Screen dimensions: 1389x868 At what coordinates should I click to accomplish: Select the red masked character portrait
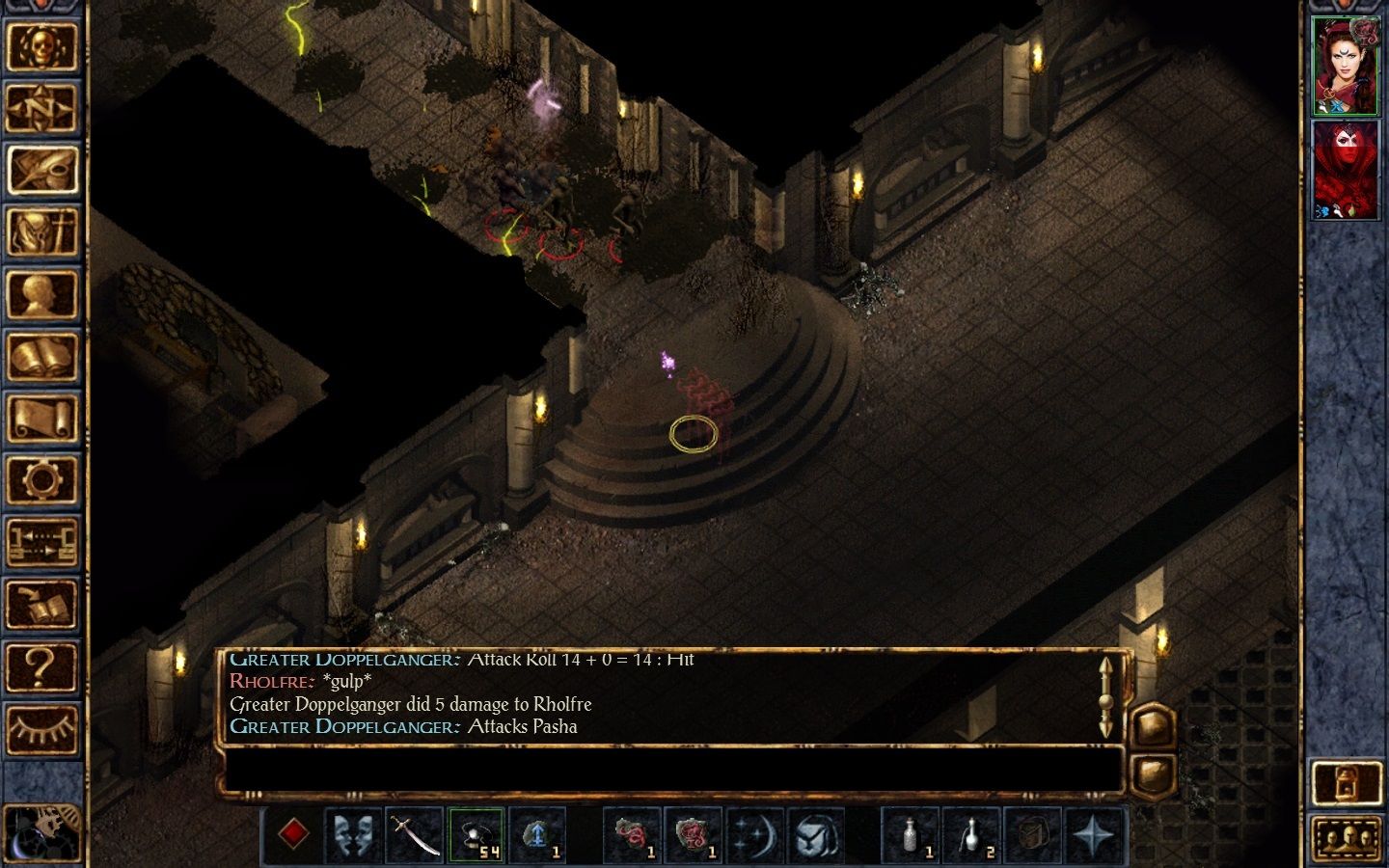tap(1345, 170)
